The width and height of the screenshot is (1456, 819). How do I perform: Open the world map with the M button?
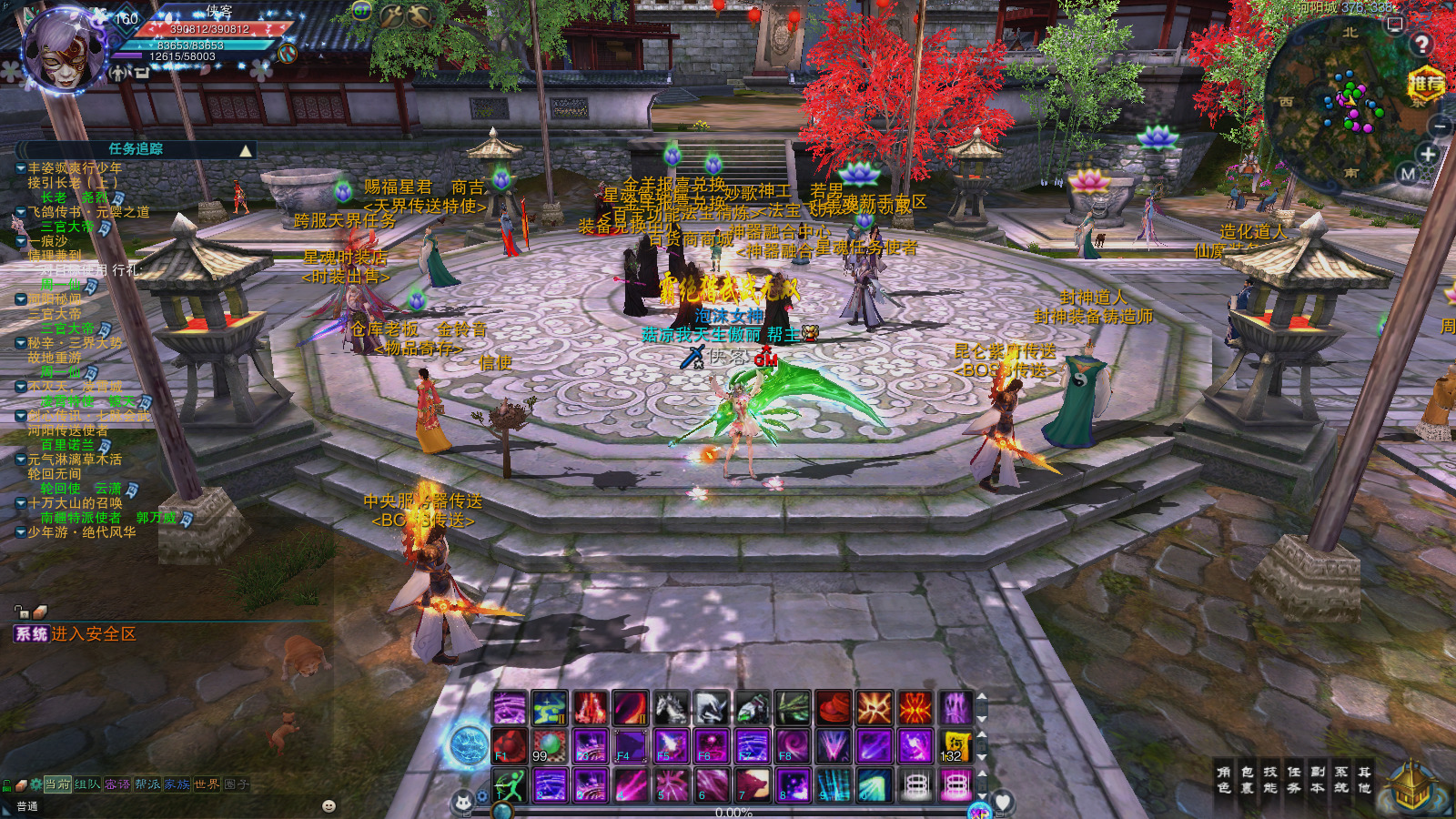pos(1408,174)
